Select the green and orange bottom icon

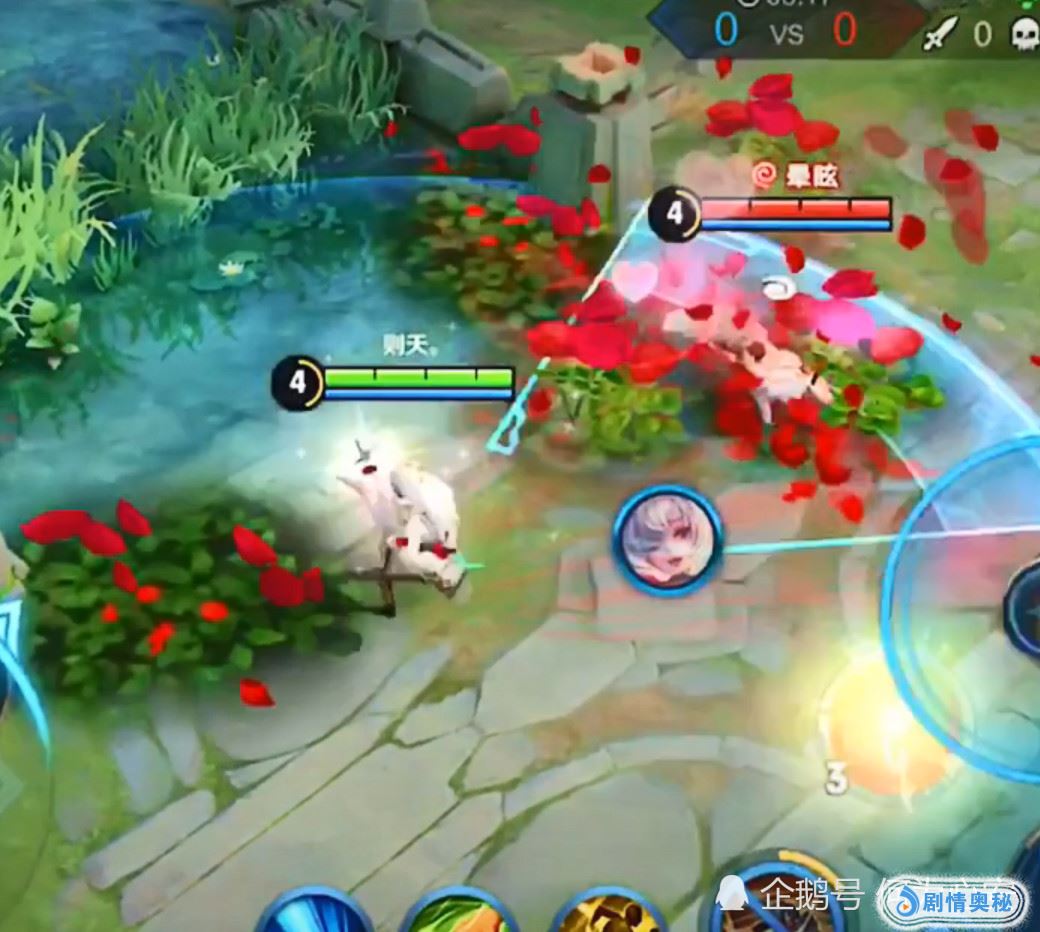[x=460, y=912]
